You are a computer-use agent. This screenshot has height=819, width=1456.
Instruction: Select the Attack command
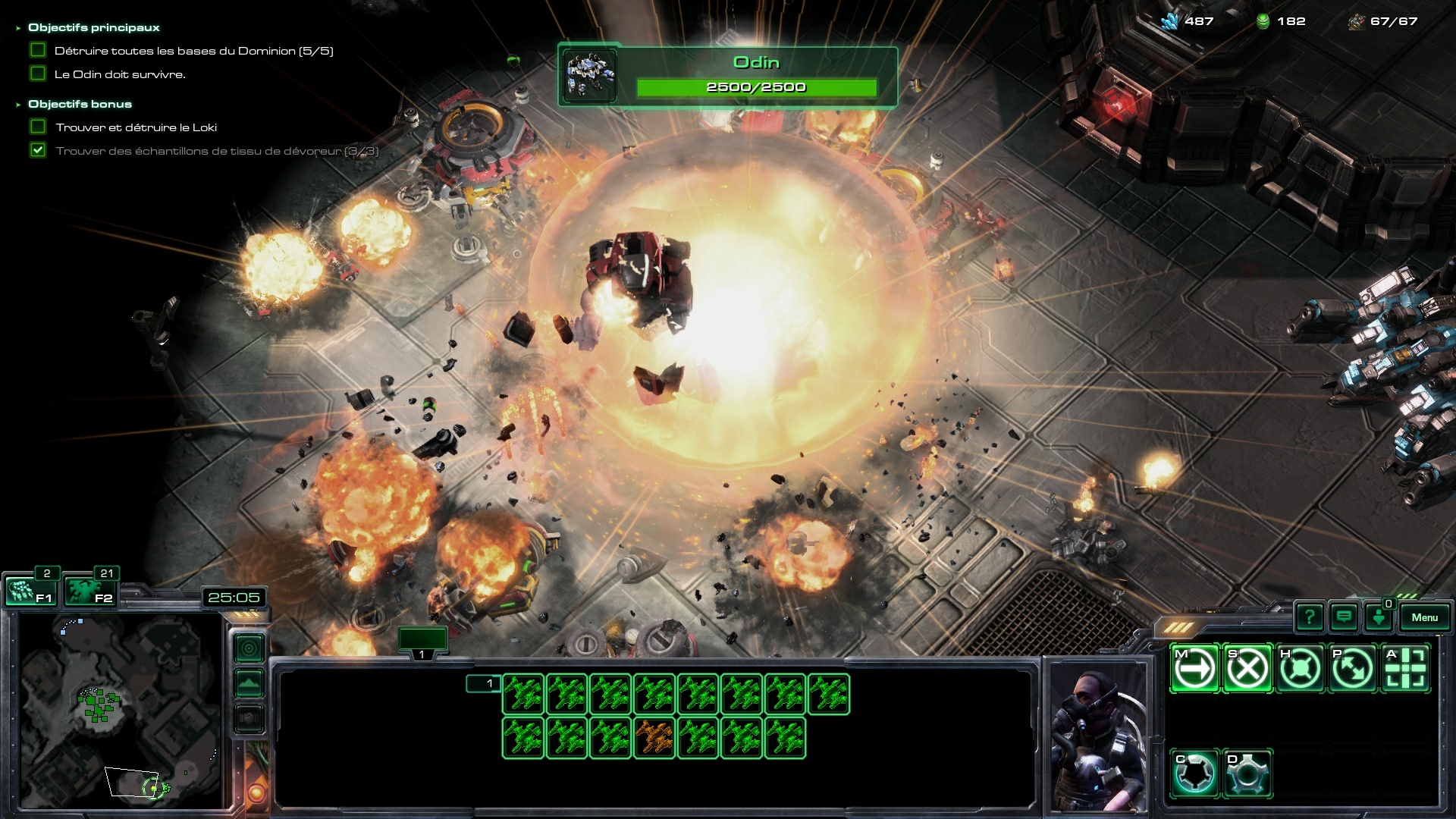click(x=1405, y=669)
